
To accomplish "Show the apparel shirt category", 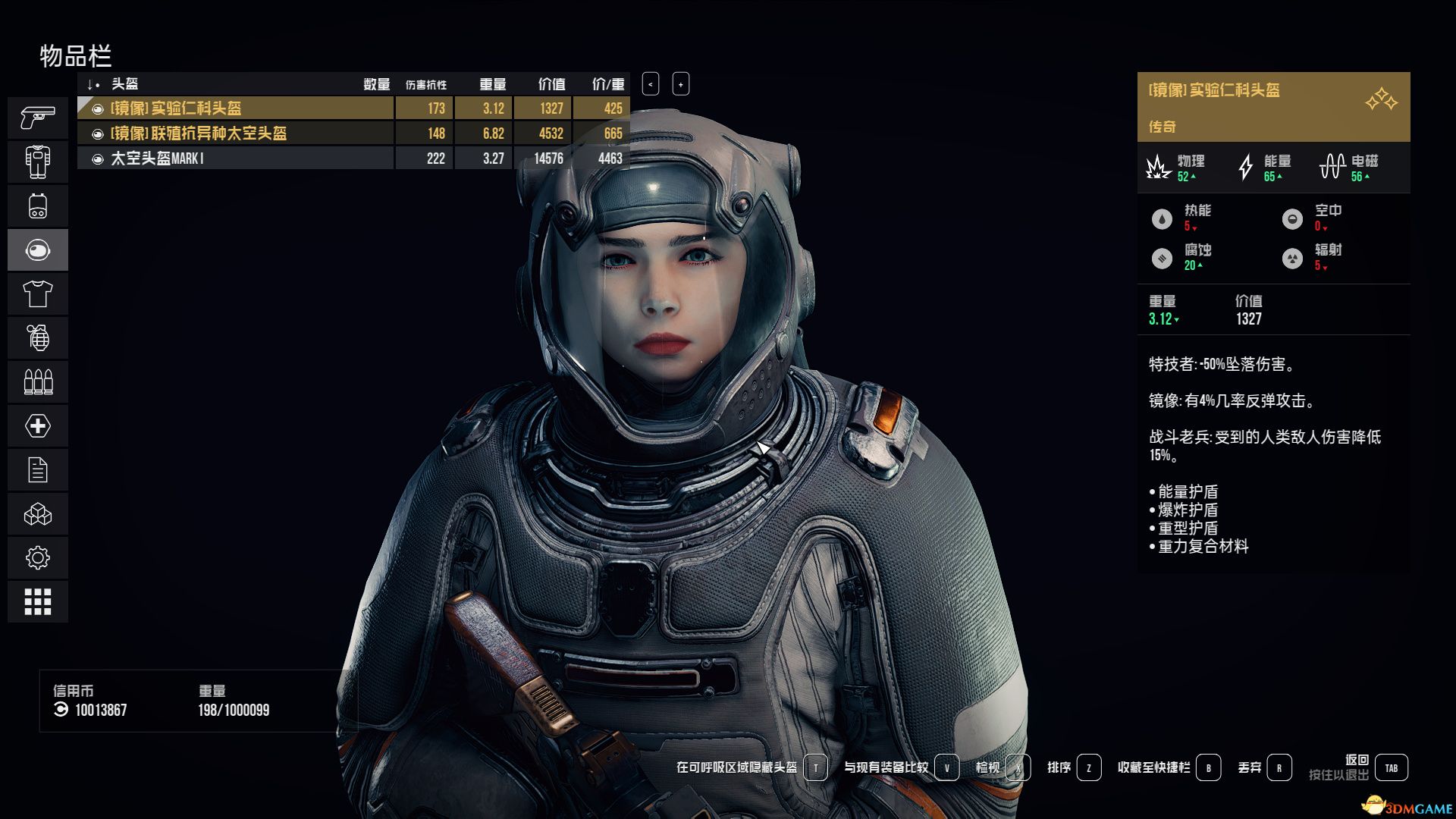I will click(x=38, y=293).
